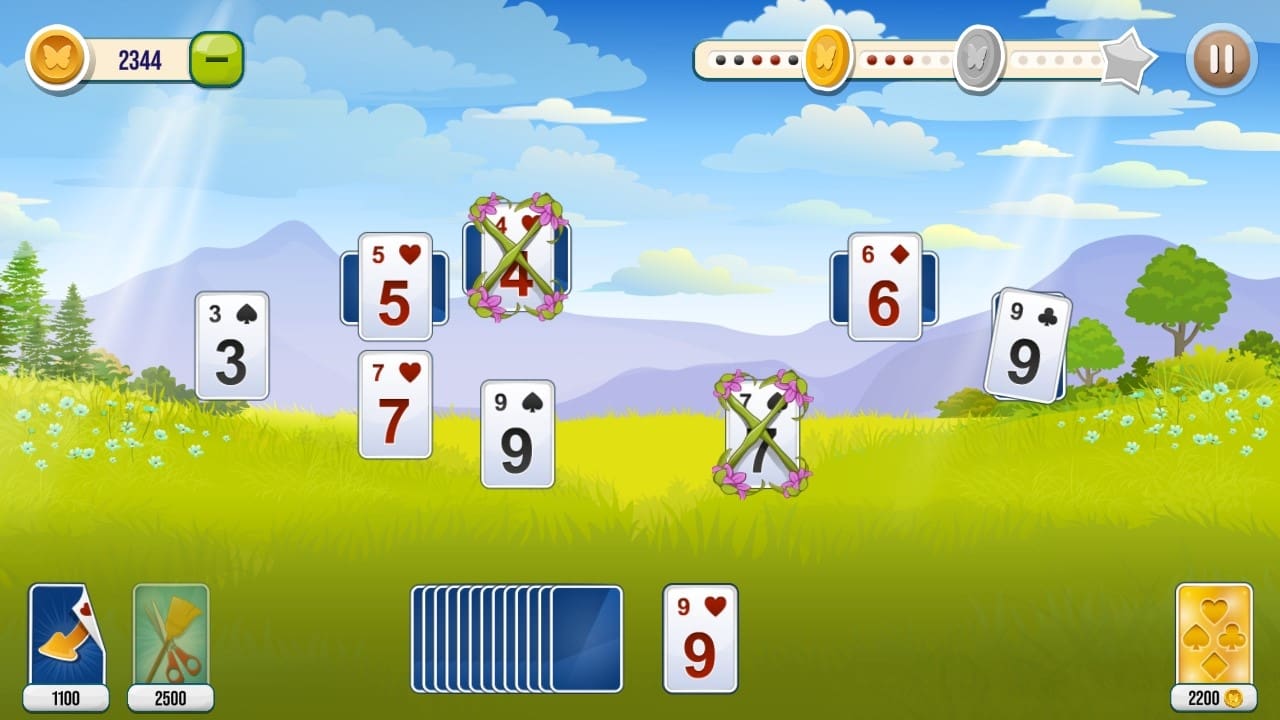The width and height of the screenshot is (1280, 720).
Task: Click the butterfly coin beside the score counter
Action: [x=58, y=58]
